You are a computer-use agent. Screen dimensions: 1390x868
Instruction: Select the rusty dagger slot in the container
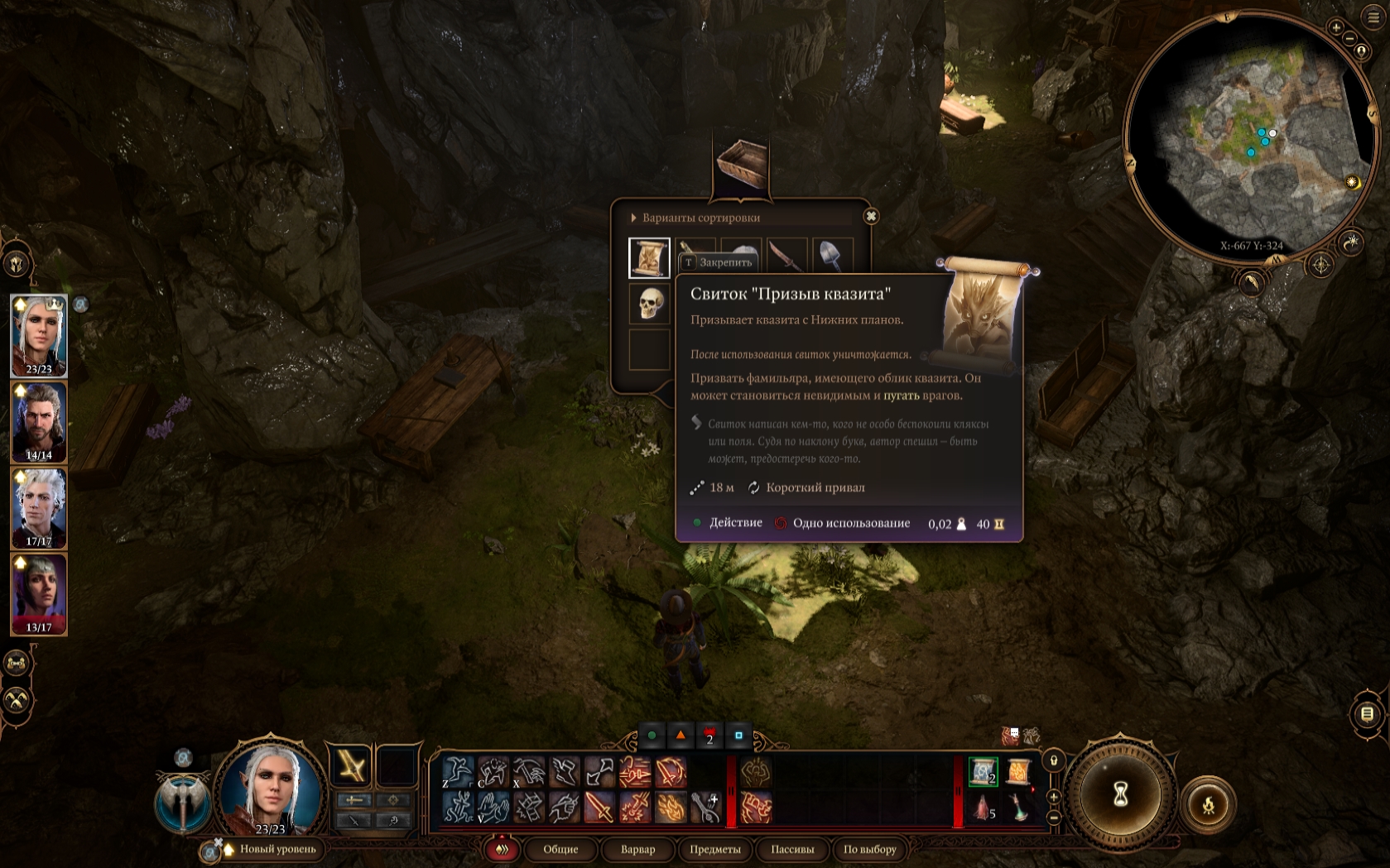click(x=786, y=255)
